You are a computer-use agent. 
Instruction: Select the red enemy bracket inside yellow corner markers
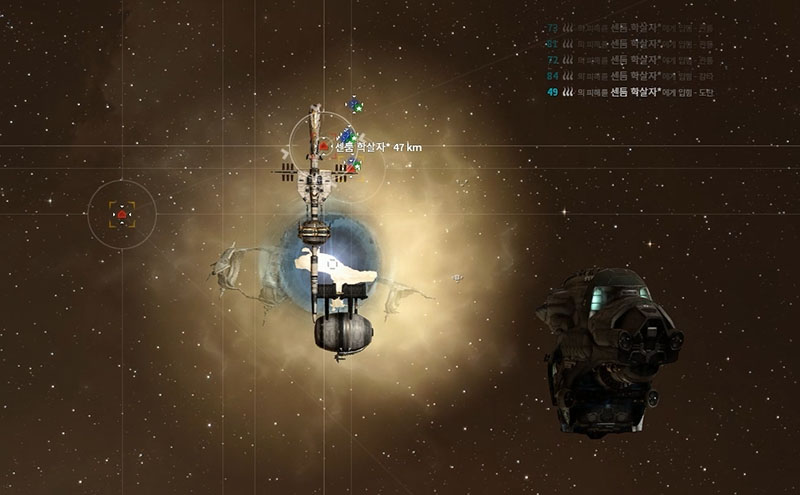tap(122, 214)
